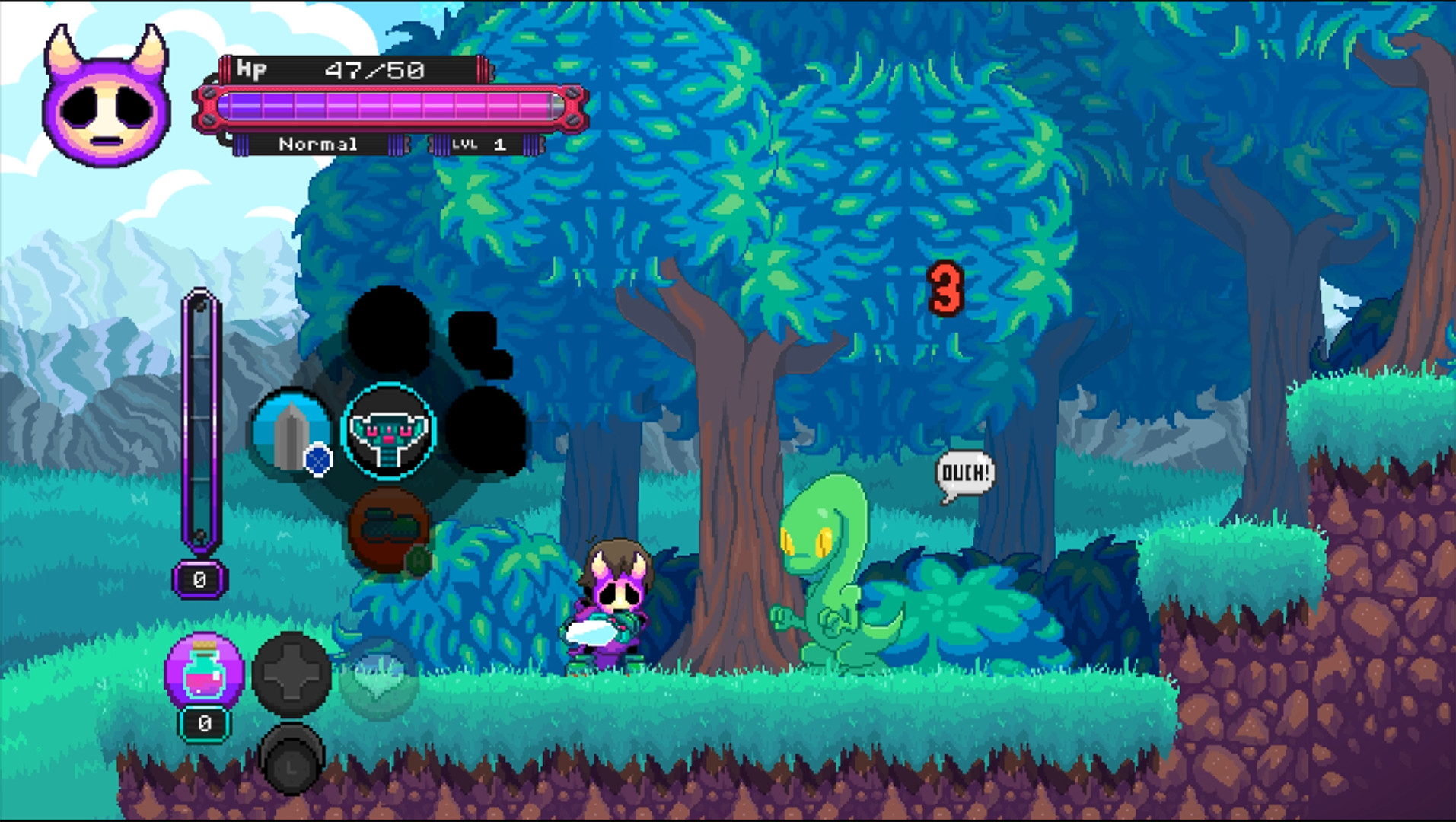
Task: Click the LVL 1 badge
Action: click(477, 145)
